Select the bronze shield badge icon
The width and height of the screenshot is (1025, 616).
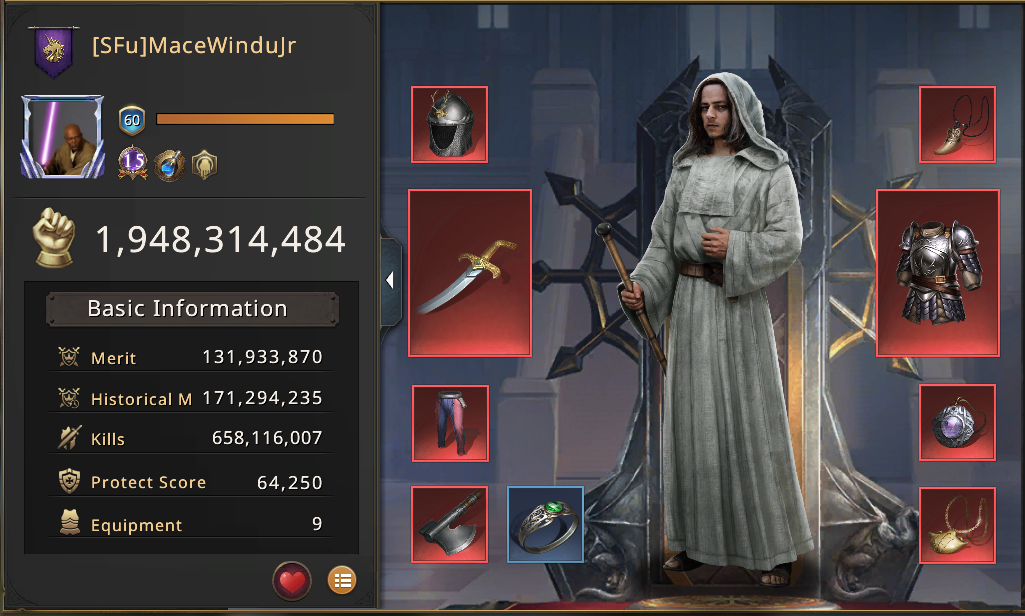[204, 163]
